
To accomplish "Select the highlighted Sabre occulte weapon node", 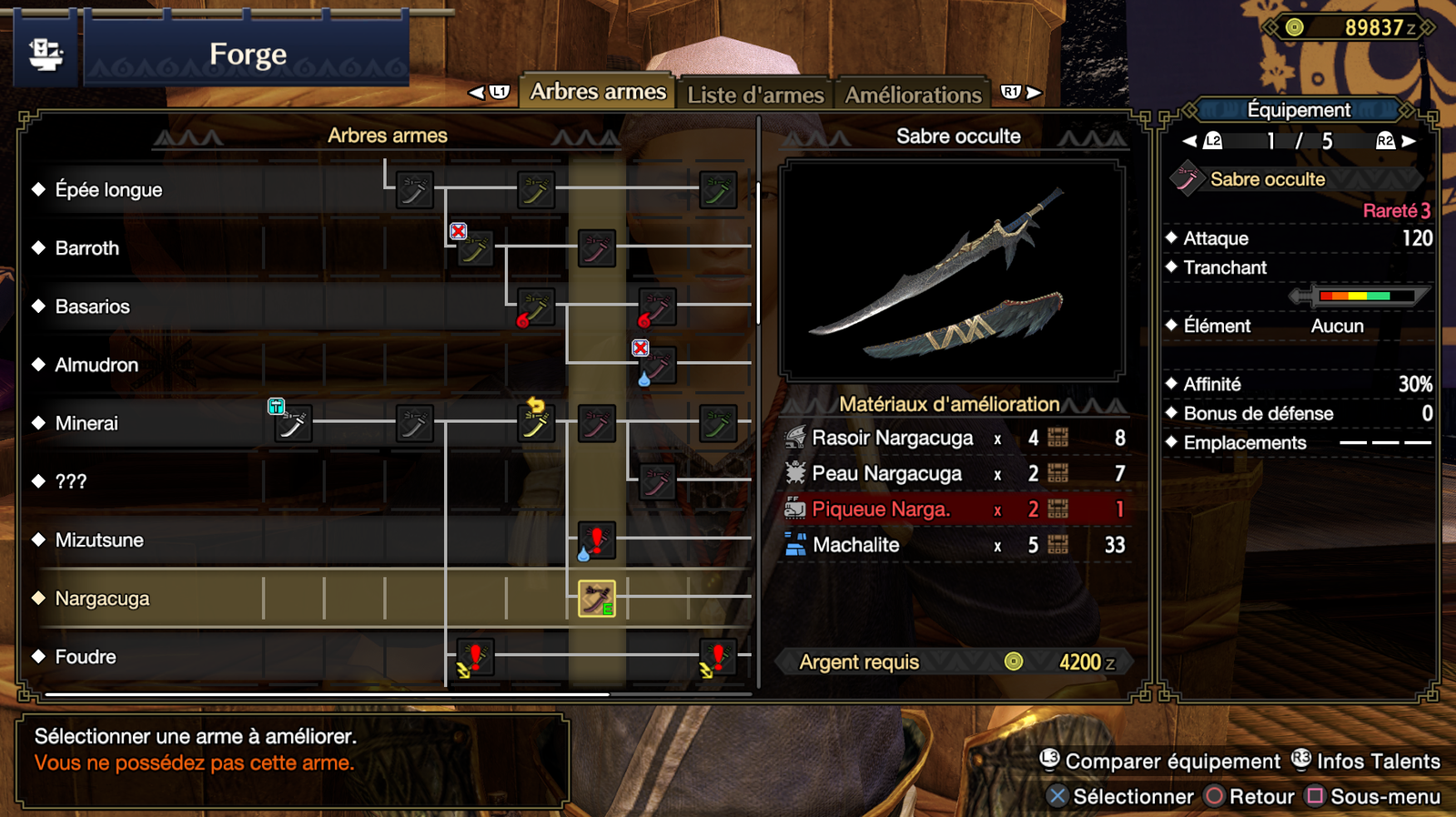I will 597,599.
